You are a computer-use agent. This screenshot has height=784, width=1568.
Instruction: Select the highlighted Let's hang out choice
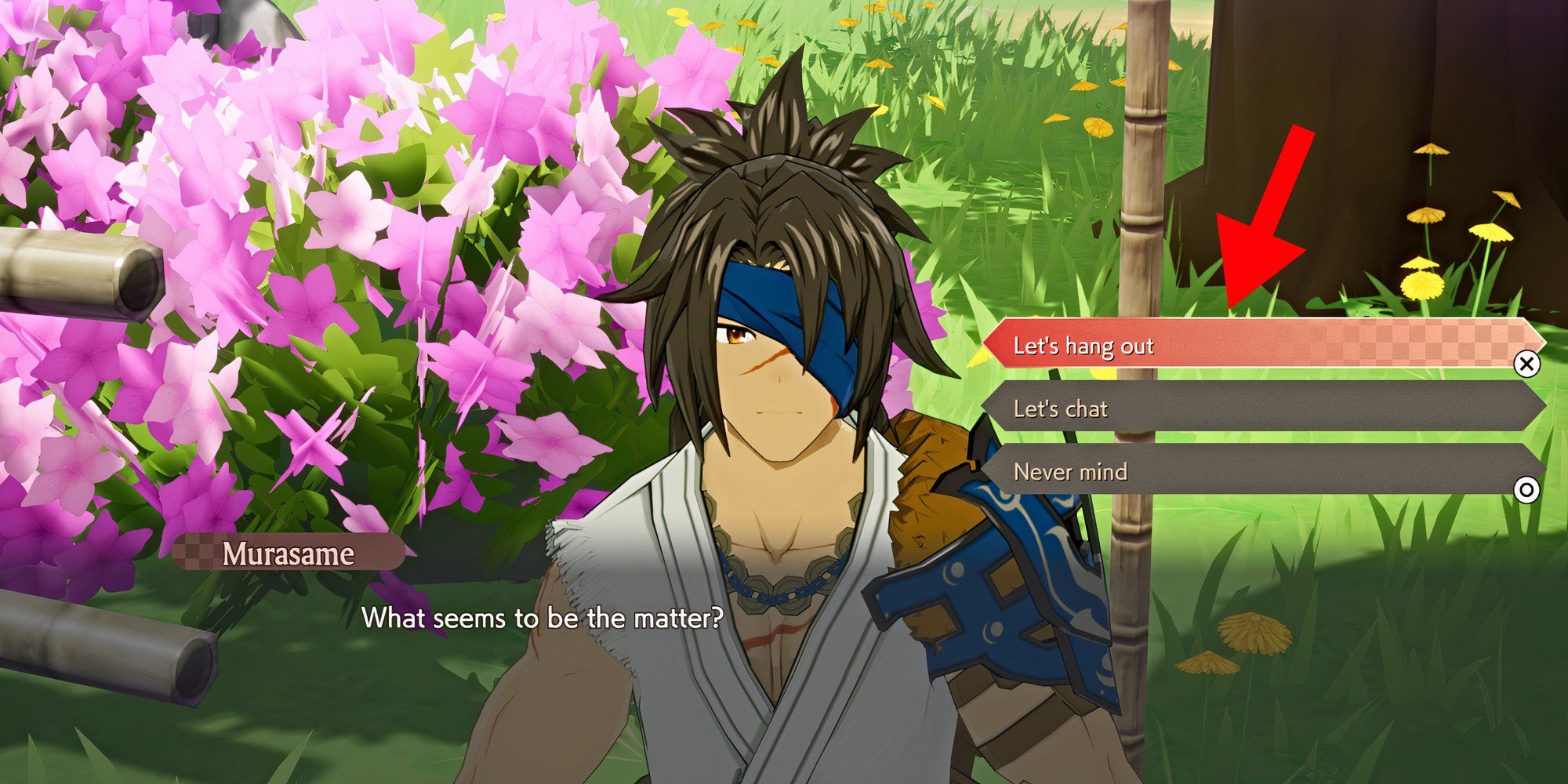(1176, 345)
